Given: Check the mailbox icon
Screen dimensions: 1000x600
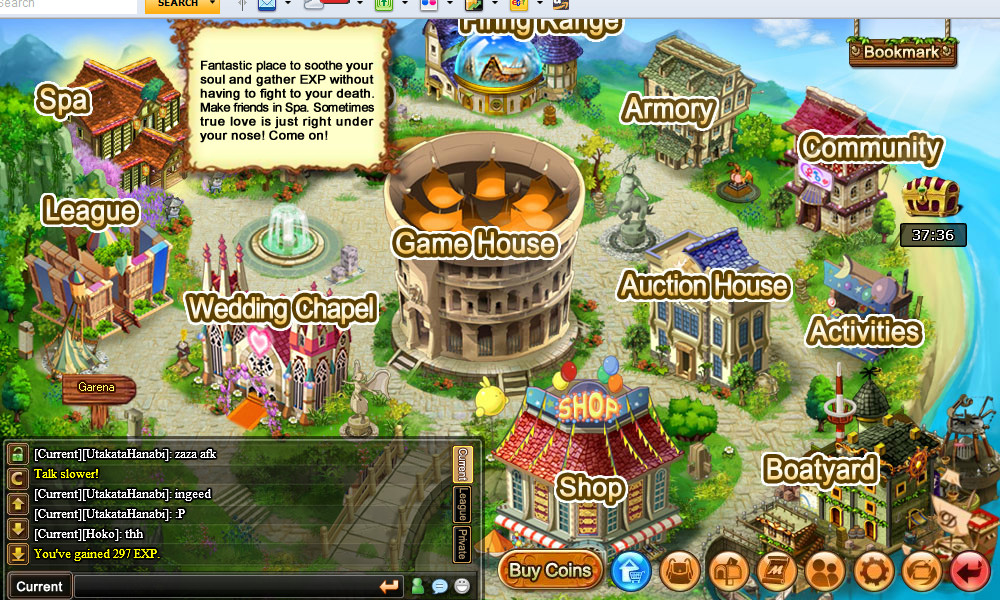Looking at the screenshot, I should (x=729, y=572).
